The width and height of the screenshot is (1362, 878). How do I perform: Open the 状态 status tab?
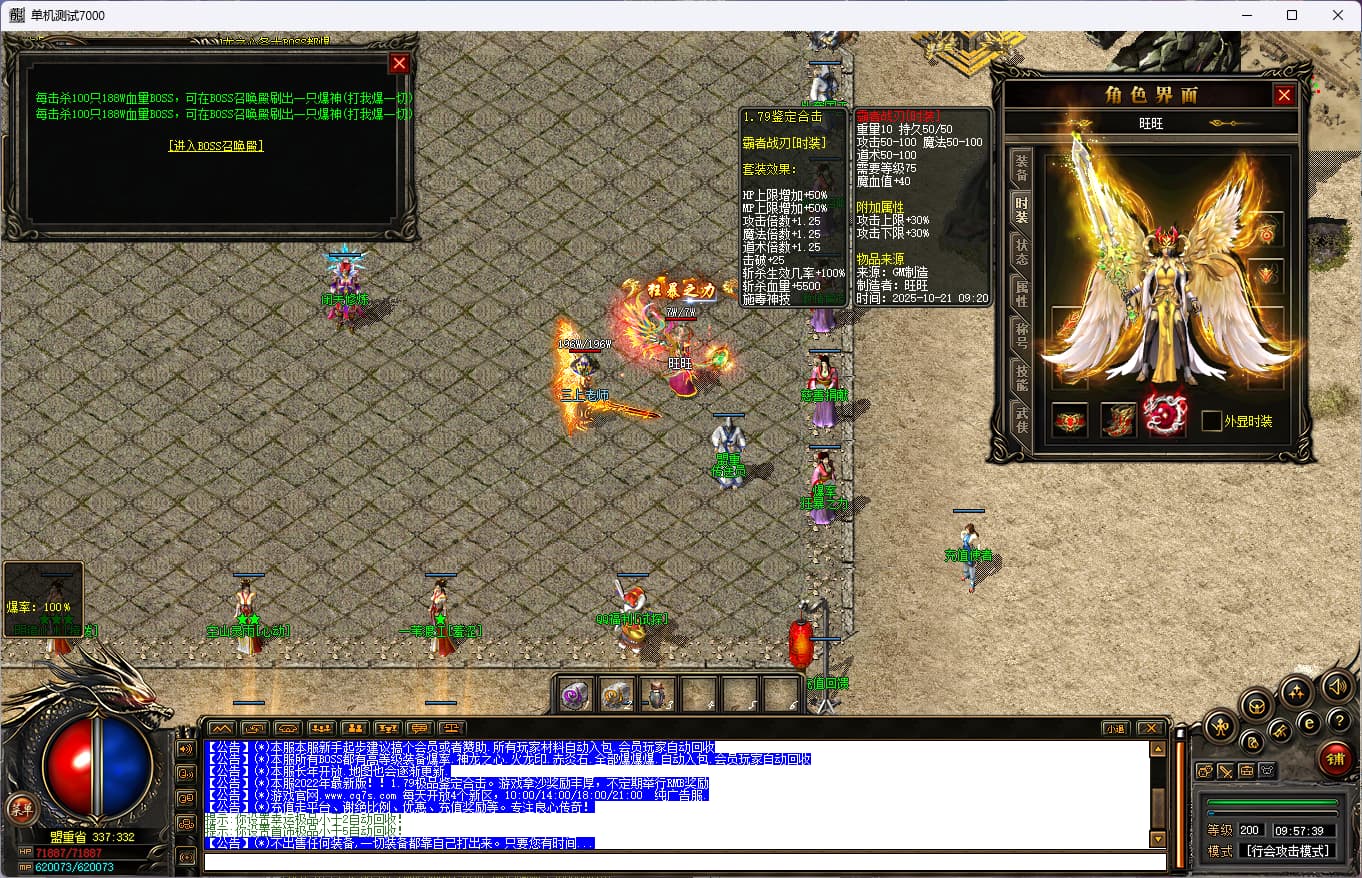[1021, 250]
